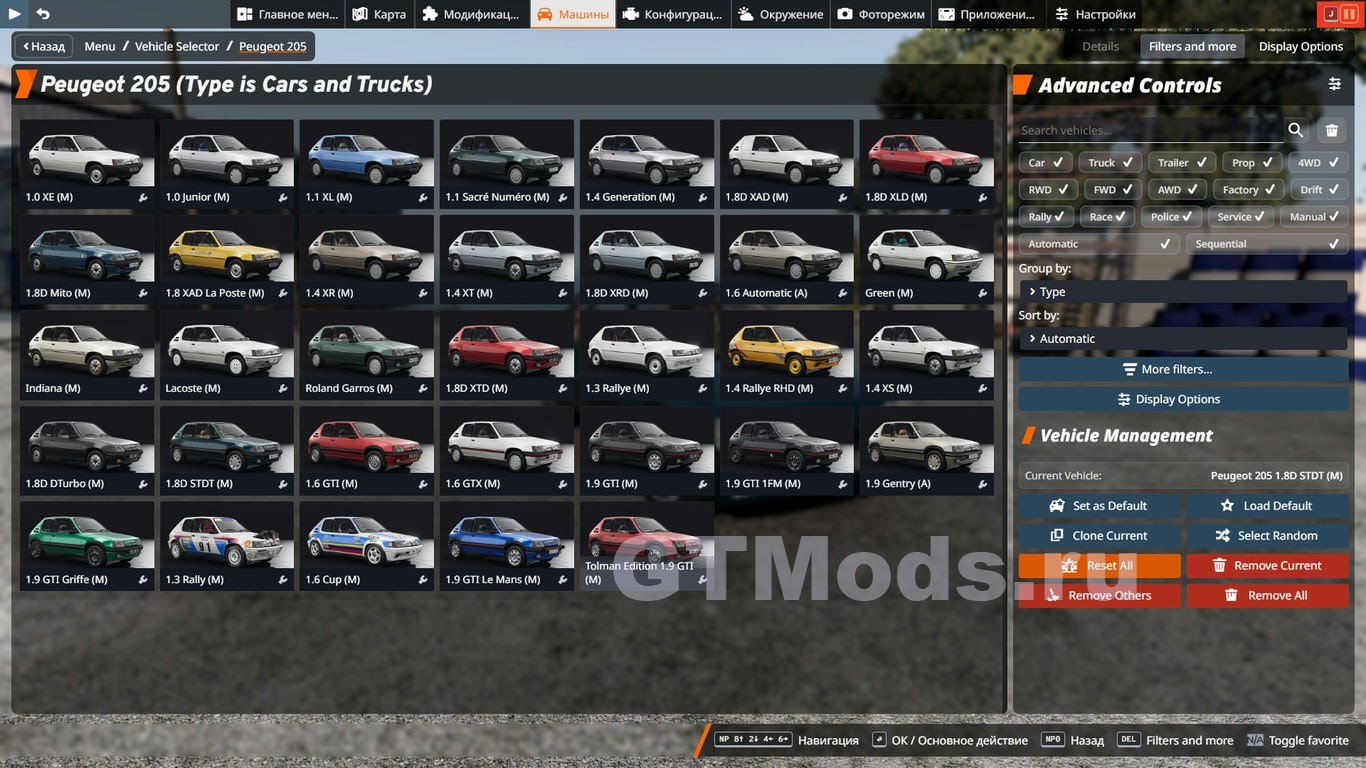This screenshot has width=1366, height=768.
Task: Pick the 1.9 GTI Le Mans car
Action: [507, 545]
